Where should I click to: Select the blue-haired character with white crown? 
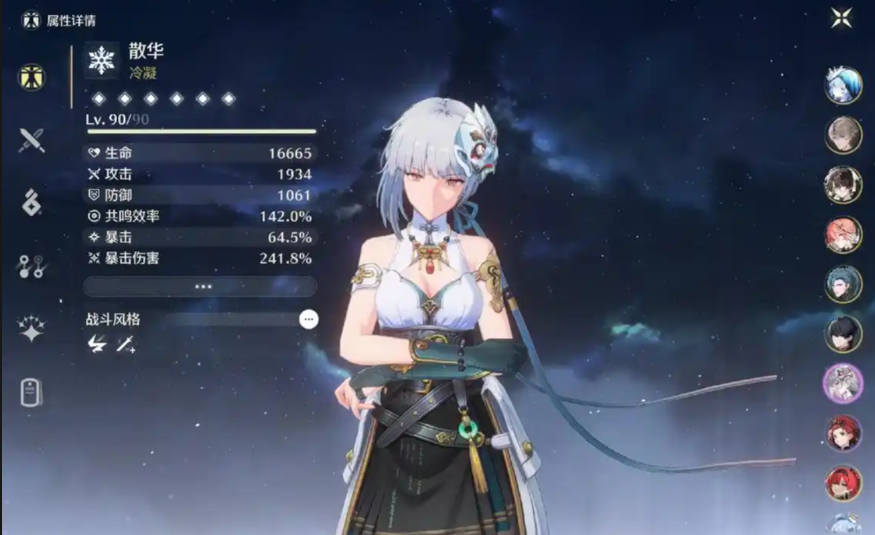point(843,85)
